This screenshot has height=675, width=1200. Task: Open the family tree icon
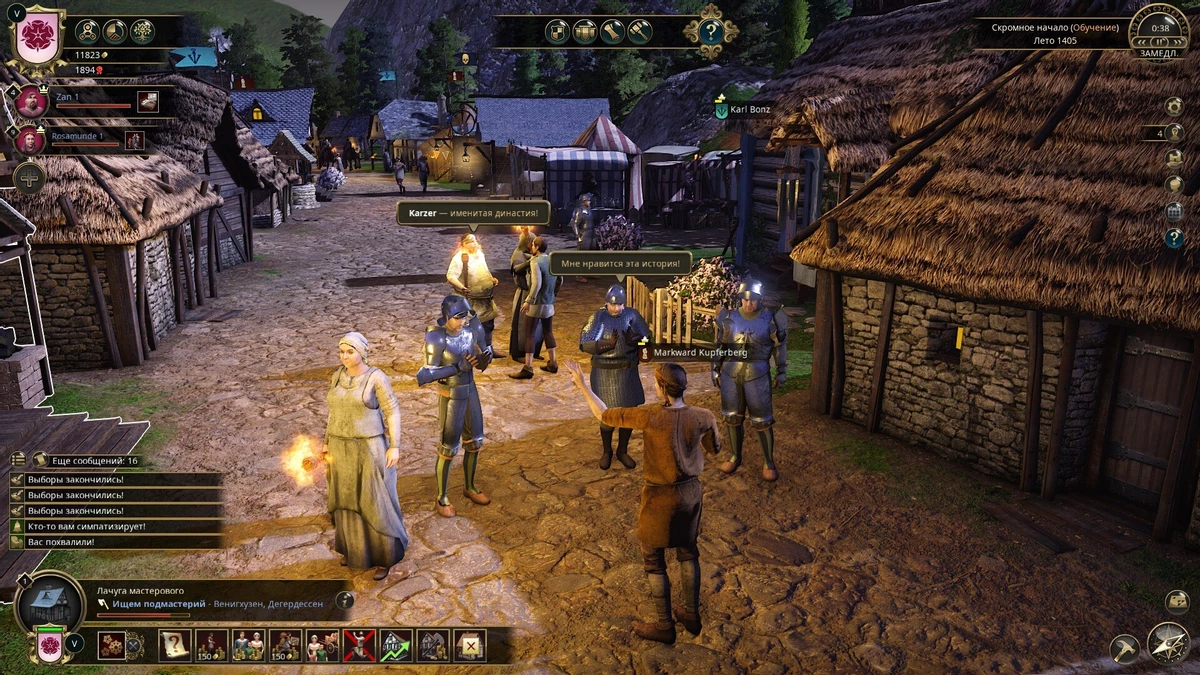click(x=143, y=31)
